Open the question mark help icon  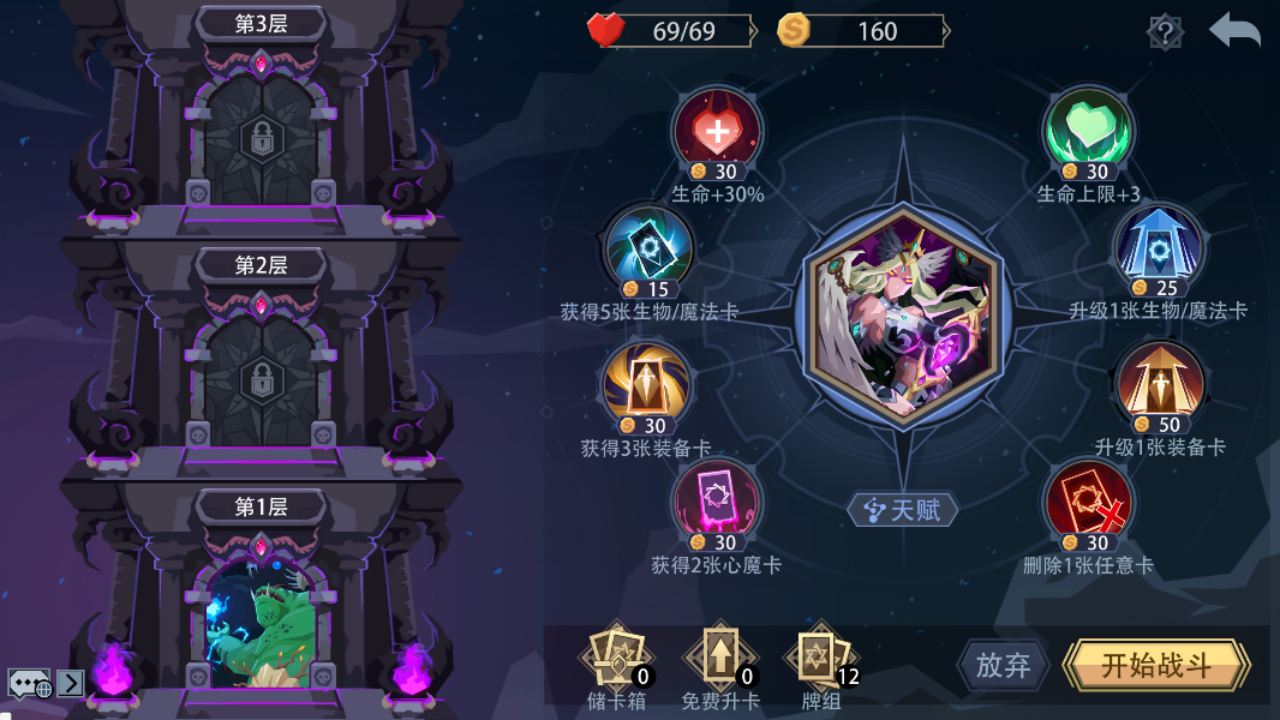coord(1168,30)
